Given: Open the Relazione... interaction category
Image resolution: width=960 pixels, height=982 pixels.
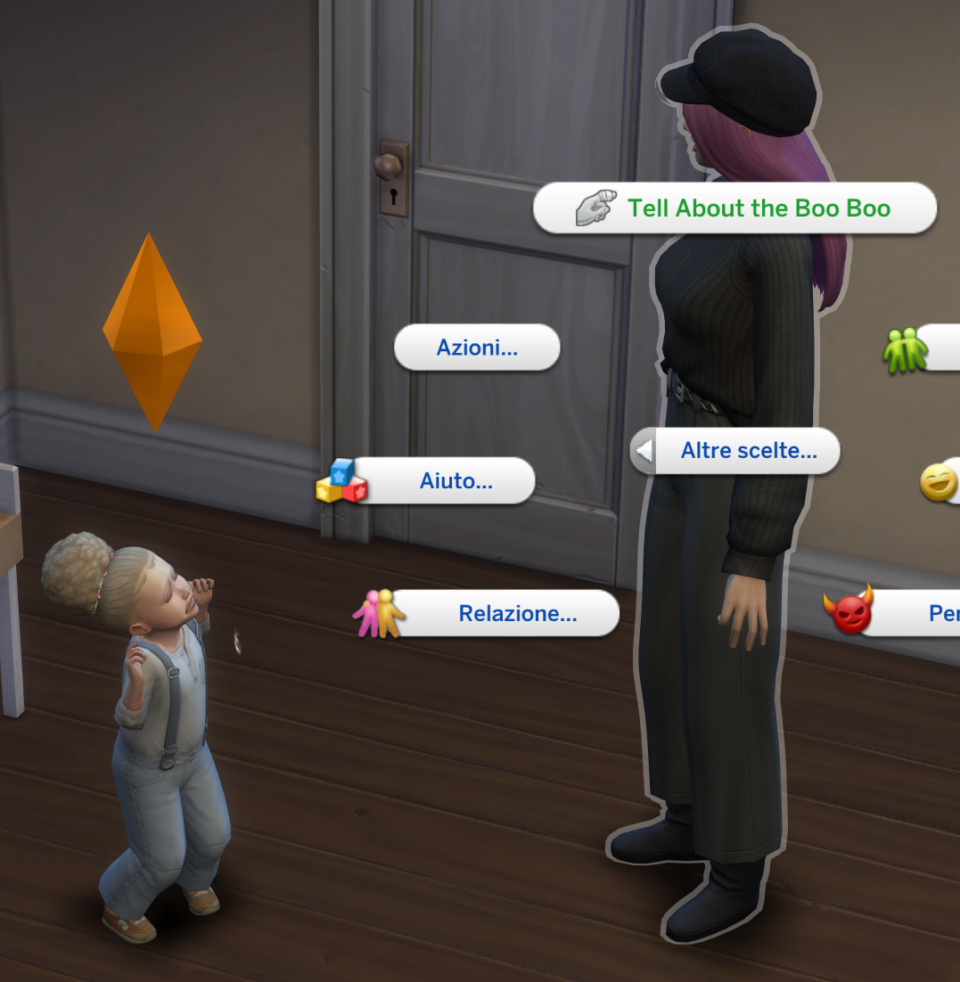Looking at the screenshot, I should (x=505, y=614).
